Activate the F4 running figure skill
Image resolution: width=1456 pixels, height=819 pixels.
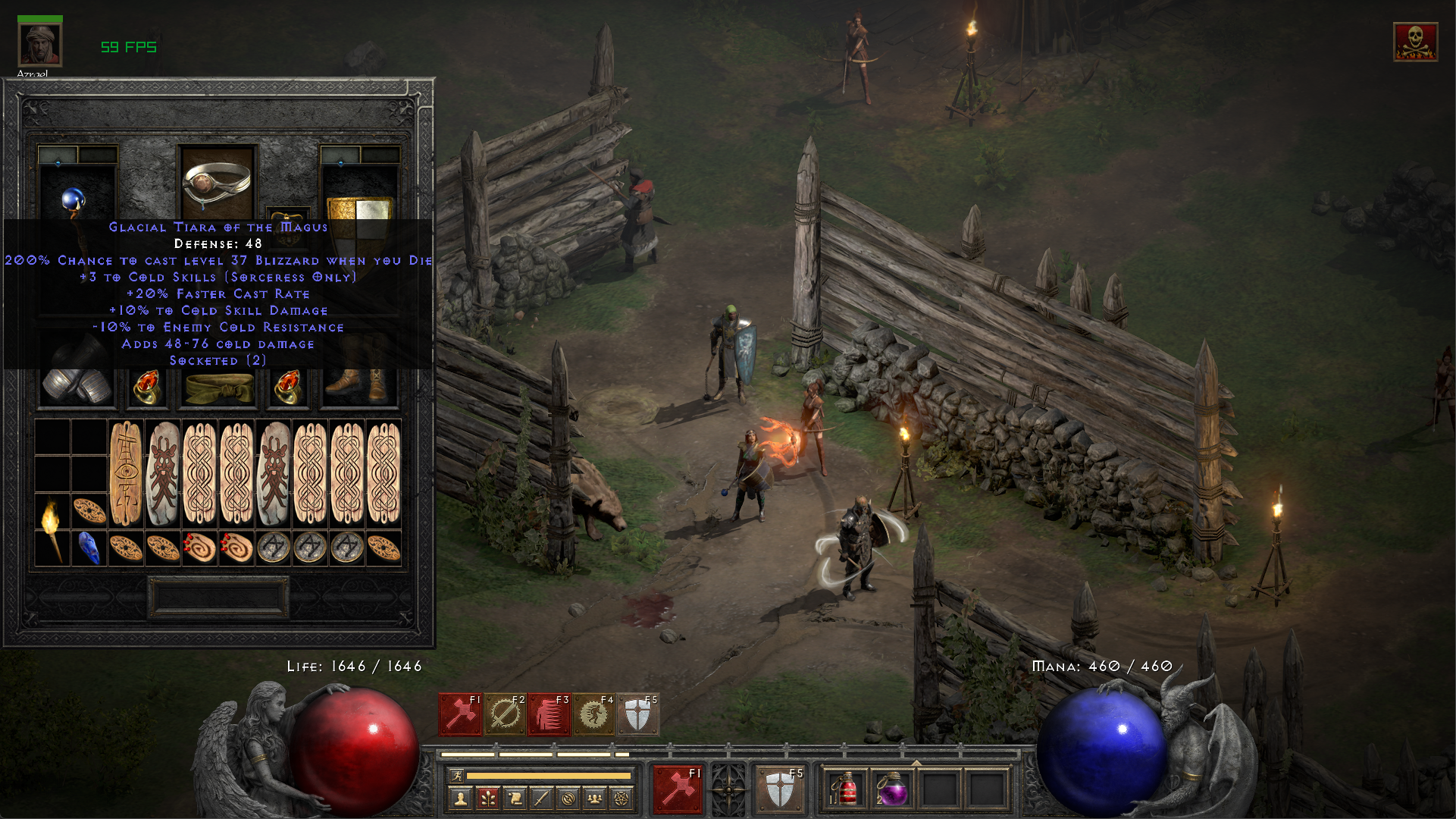[x=593, y=714]
